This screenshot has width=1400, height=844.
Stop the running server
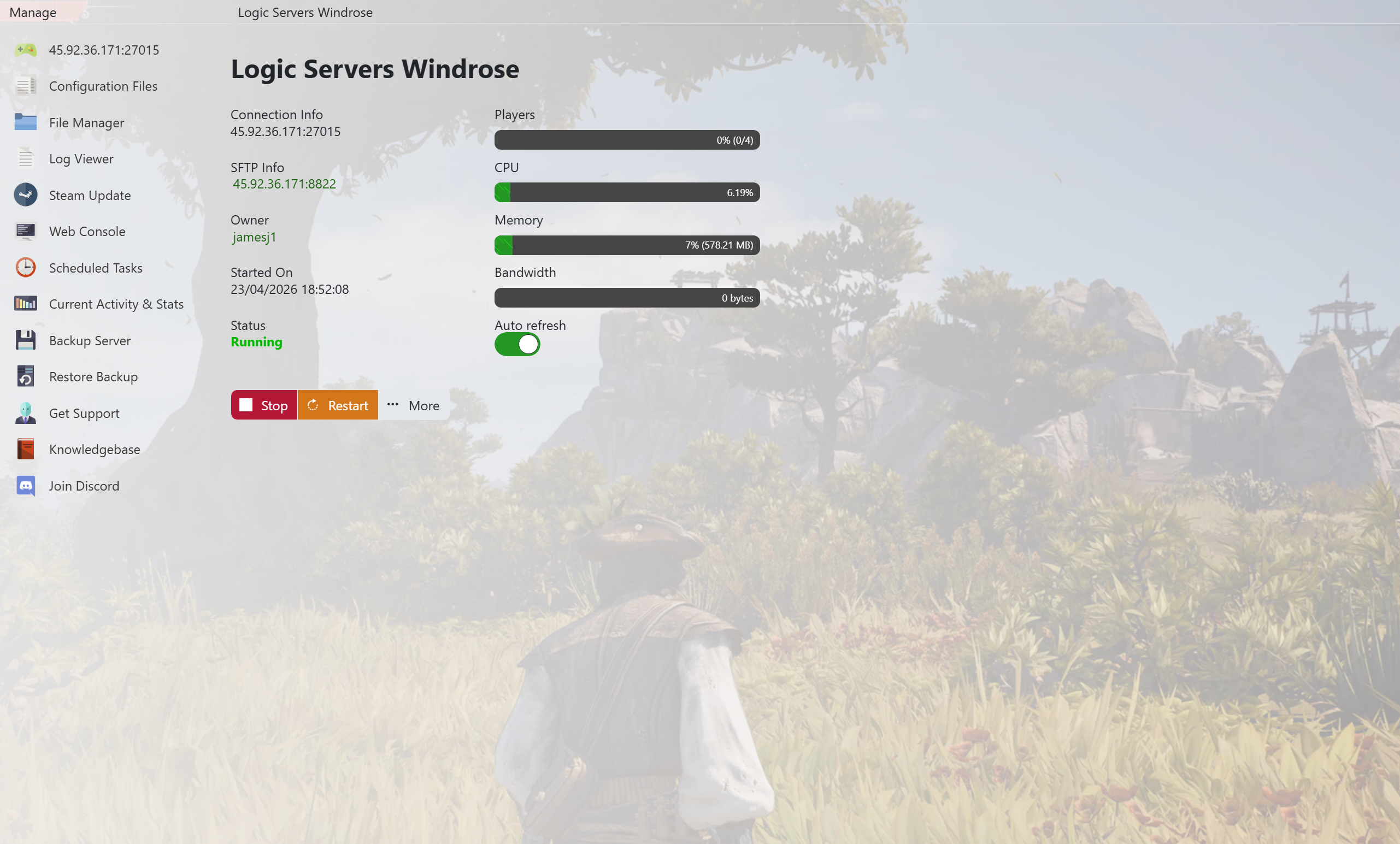[263, 405]
